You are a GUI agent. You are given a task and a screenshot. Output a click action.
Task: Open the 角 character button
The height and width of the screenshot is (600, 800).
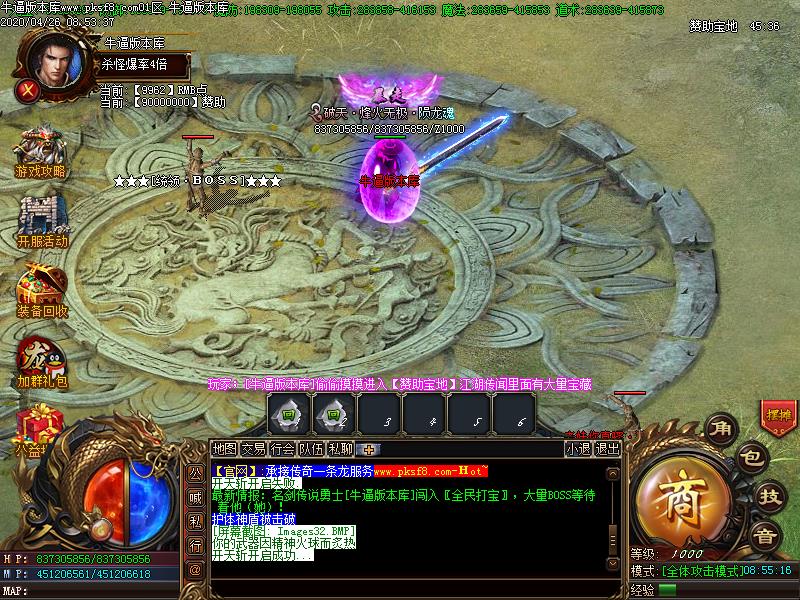coord(720,429)
